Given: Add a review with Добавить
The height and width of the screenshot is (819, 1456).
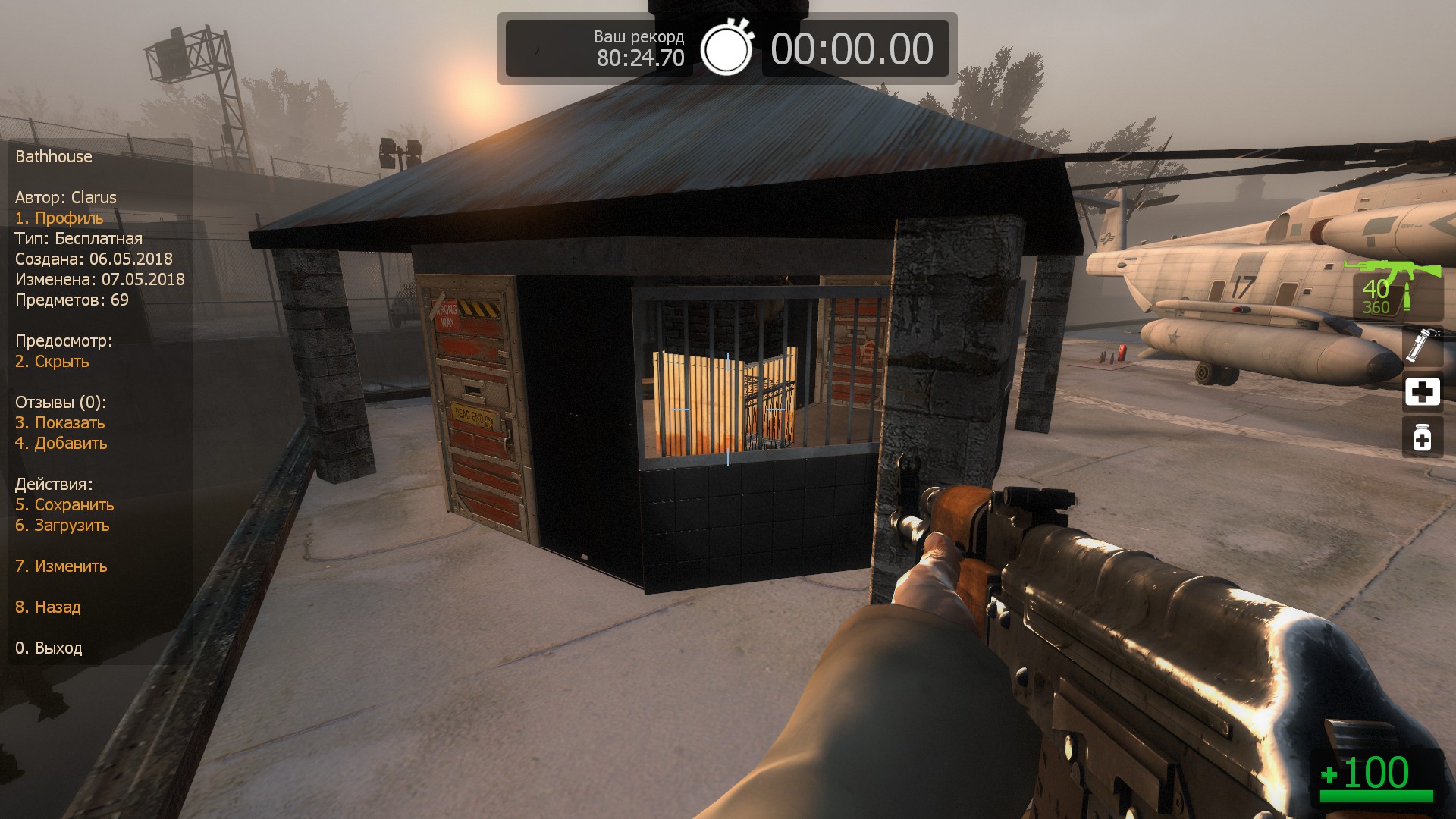Looking at the screenshot, I should [61, 444].
